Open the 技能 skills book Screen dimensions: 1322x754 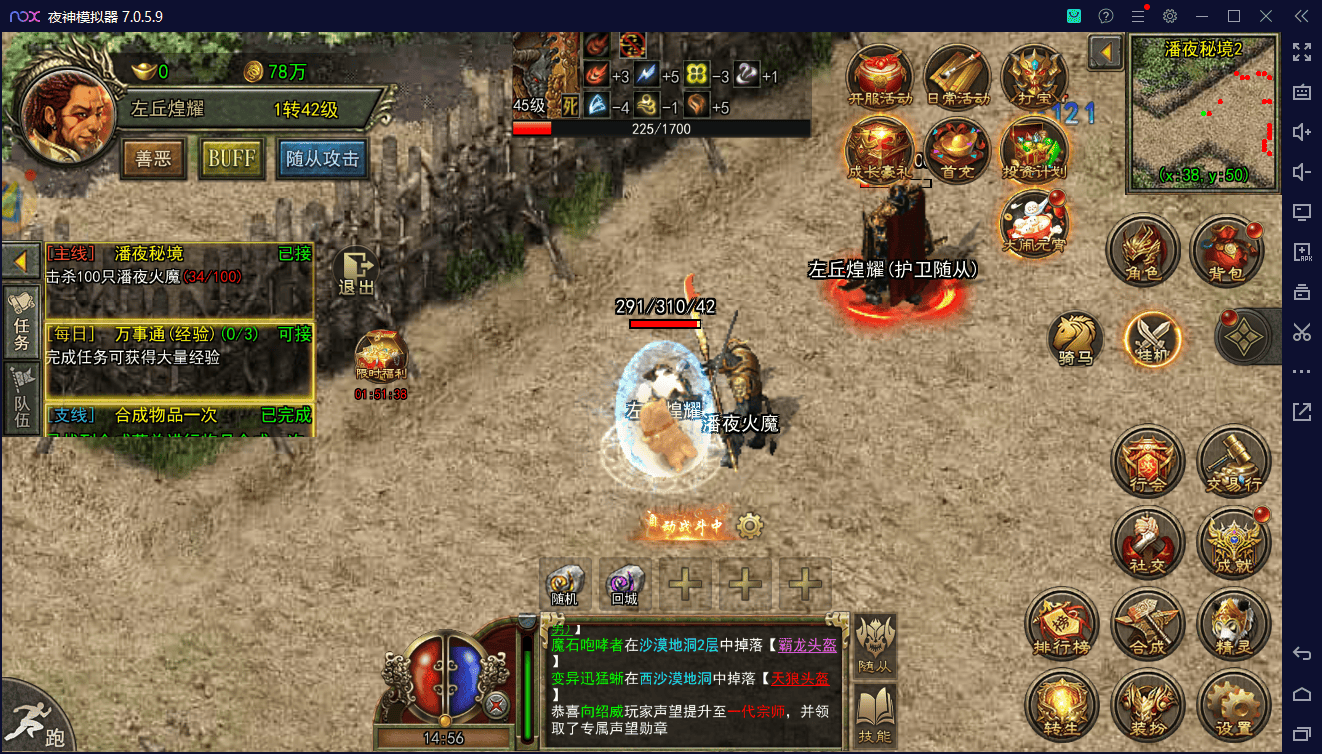[x=874, y=714]
